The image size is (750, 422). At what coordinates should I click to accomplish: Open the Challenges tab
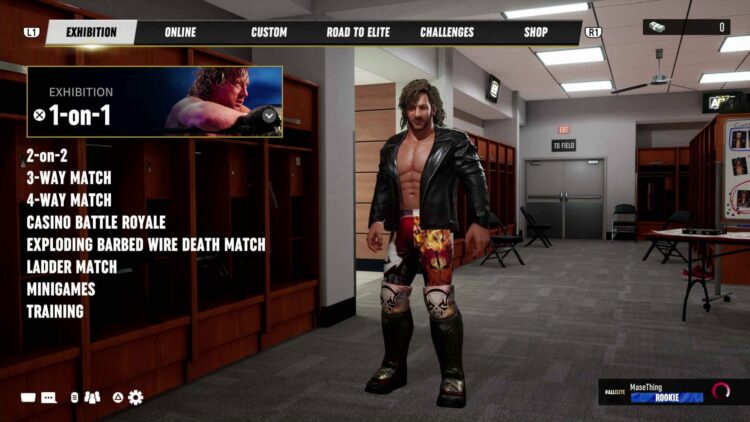click(x=447, y=32)
